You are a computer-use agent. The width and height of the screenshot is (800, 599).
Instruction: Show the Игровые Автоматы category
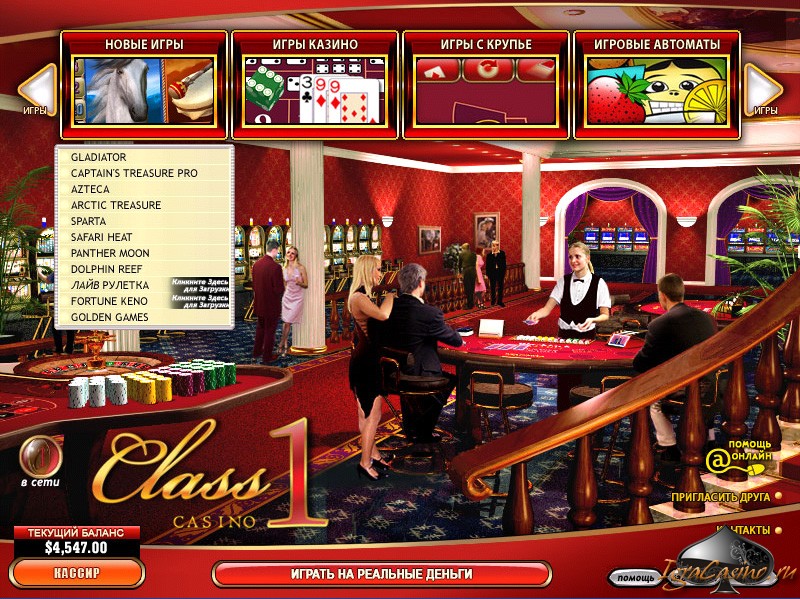tap(657, 84)
